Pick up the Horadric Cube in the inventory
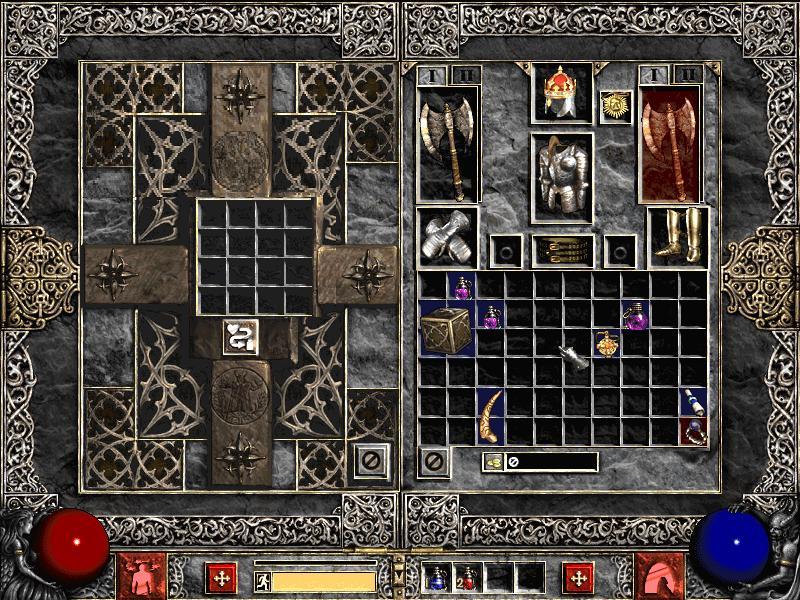The width and height of the screenshot is (800, 600). click(447, 330)
